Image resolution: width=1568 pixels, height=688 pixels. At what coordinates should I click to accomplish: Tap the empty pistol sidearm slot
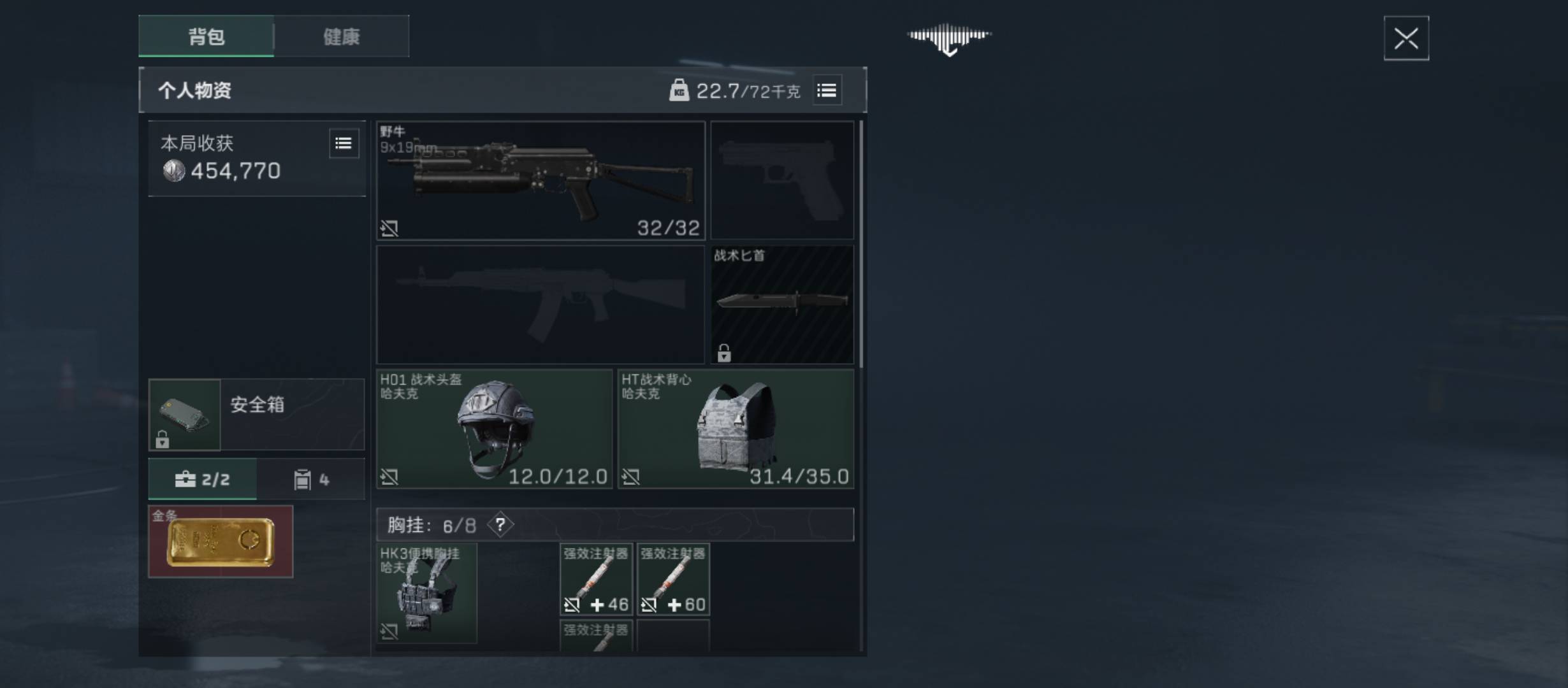point(782,181)
